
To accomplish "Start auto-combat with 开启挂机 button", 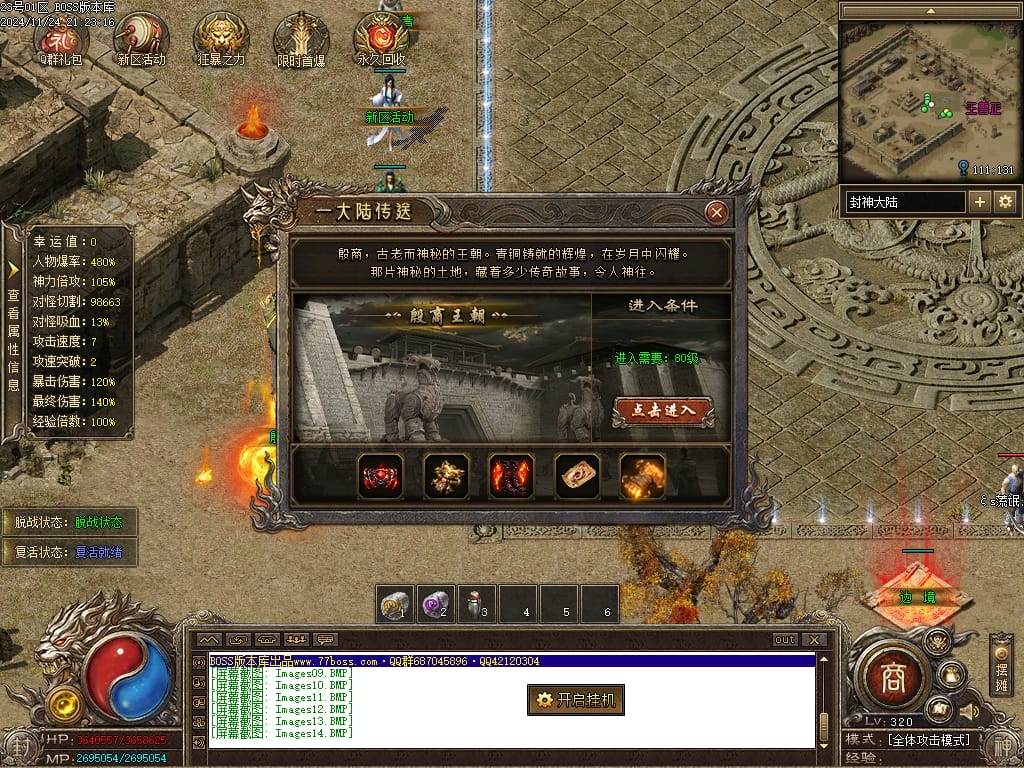I will pyautogui.click(x=576, y=700).
